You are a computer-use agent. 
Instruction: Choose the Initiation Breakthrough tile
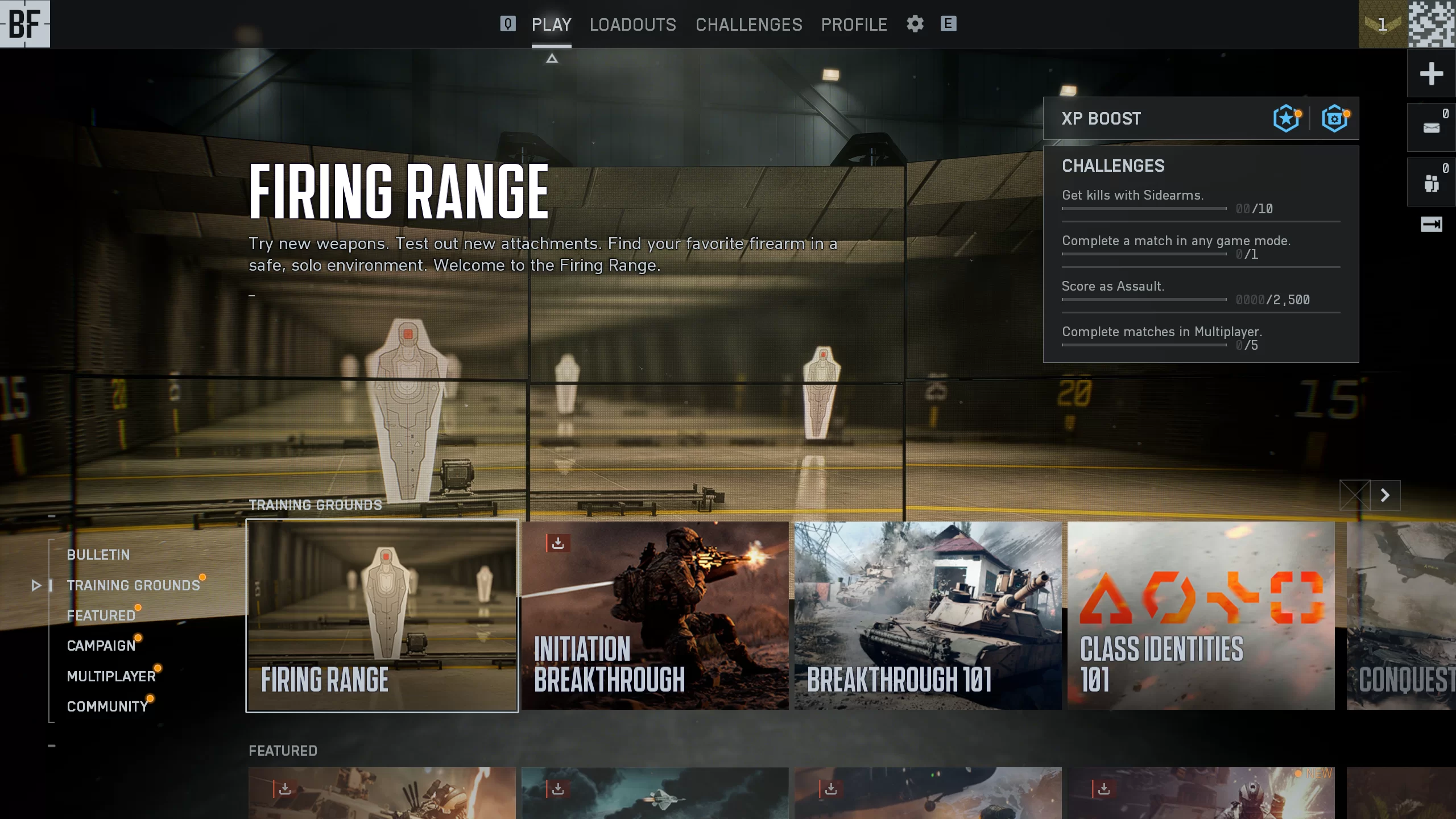pos(655,615)
